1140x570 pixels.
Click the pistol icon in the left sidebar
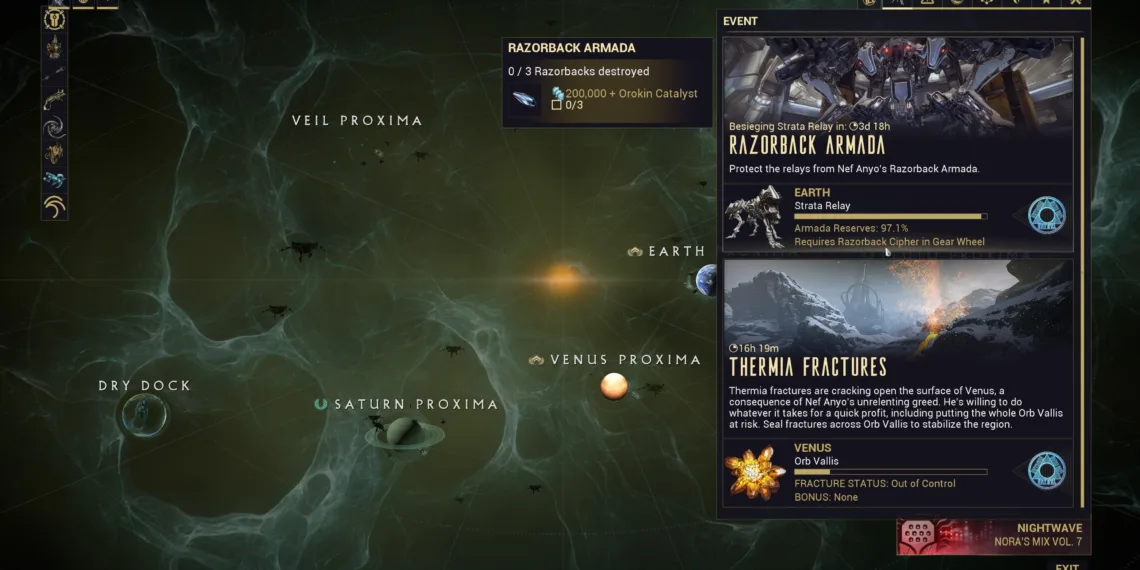(x=55, y=98)
